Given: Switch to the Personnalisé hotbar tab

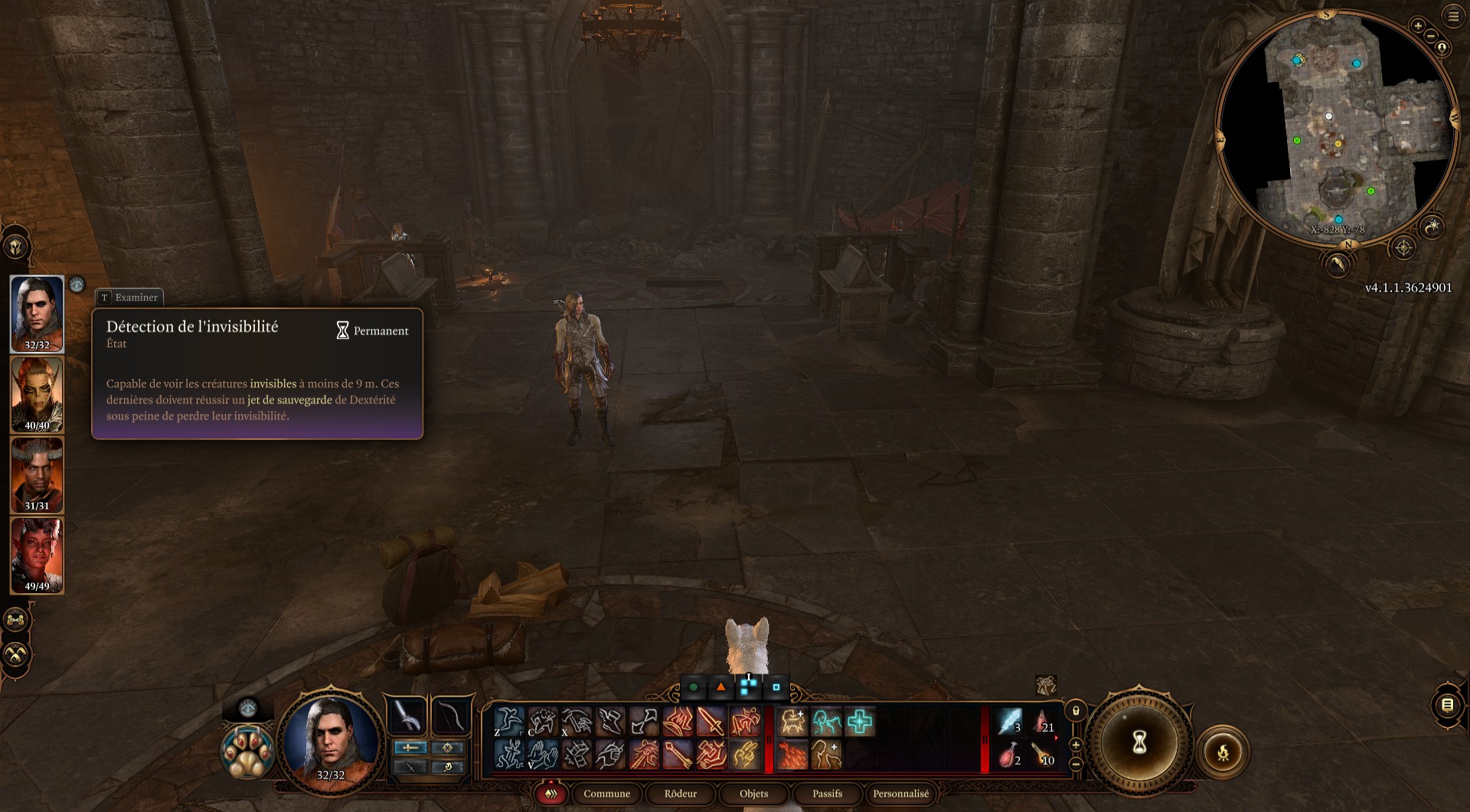Looking at the screenshot, I should pos(900,794).
